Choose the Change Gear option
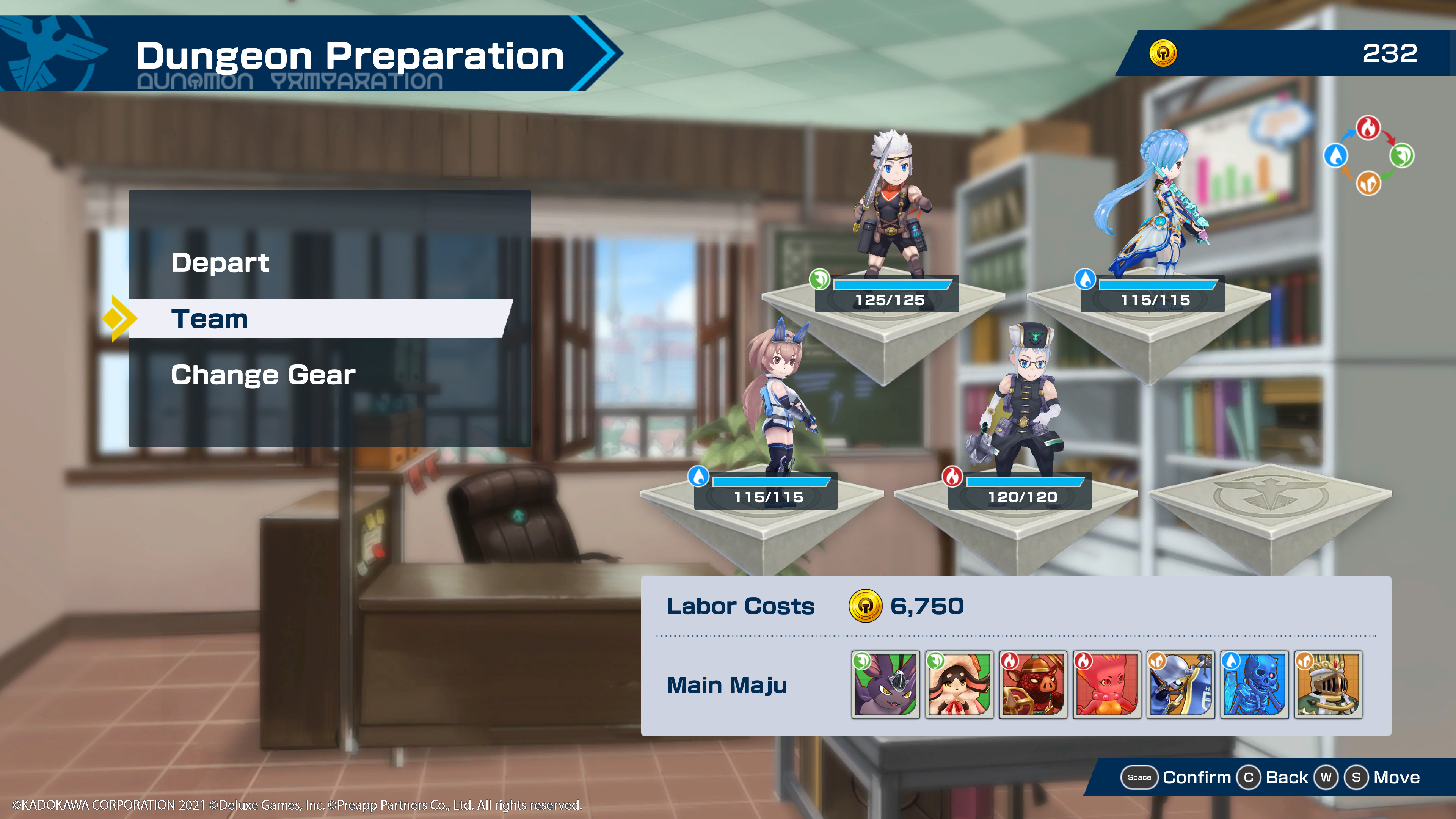1456x819 pixels. tap(264, 375)
